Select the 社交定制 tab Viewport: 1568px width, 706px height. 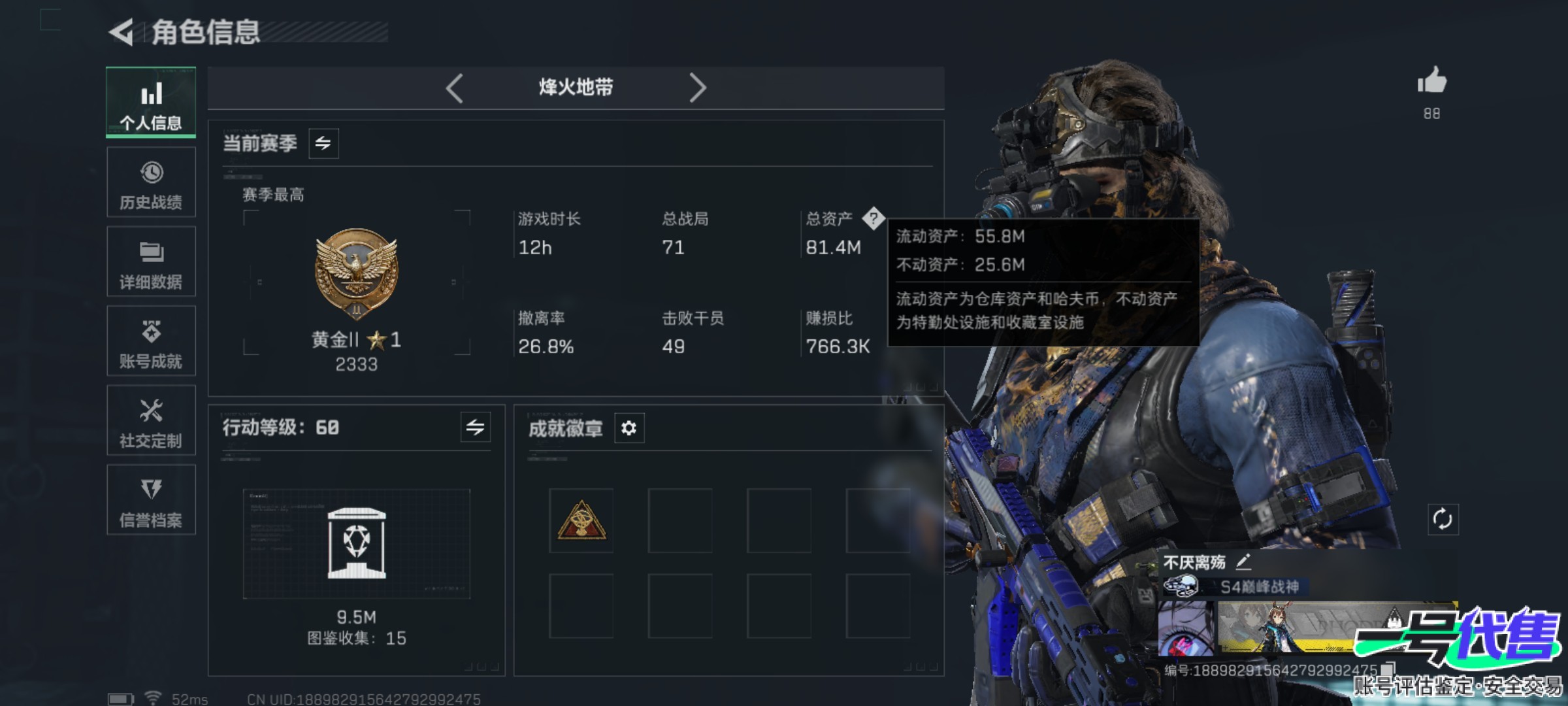click(151, 420)
